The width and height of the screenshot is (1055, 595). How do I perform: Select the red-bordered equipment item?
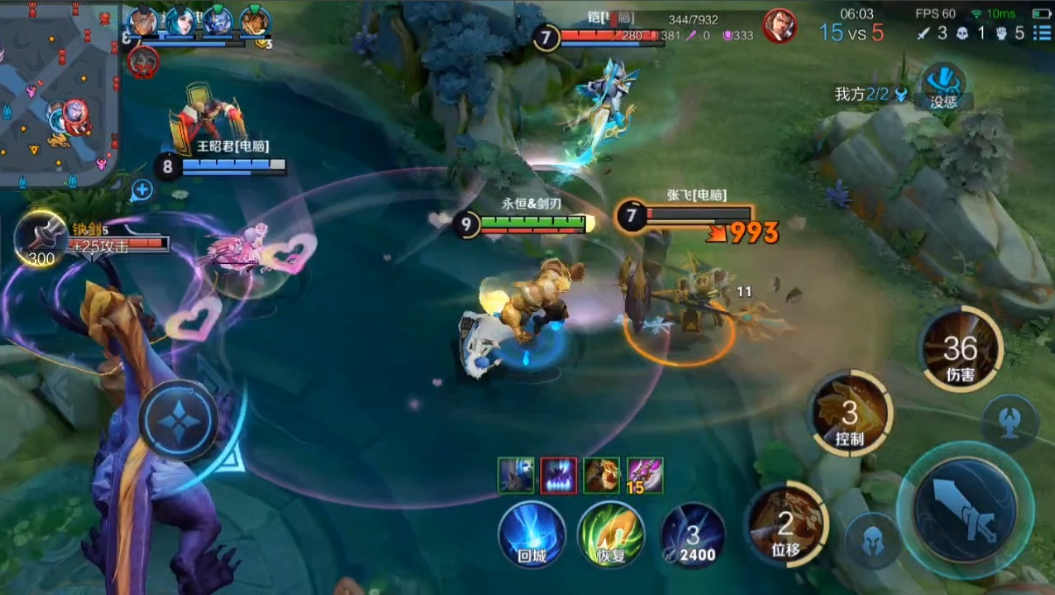(x=559, y=475)
